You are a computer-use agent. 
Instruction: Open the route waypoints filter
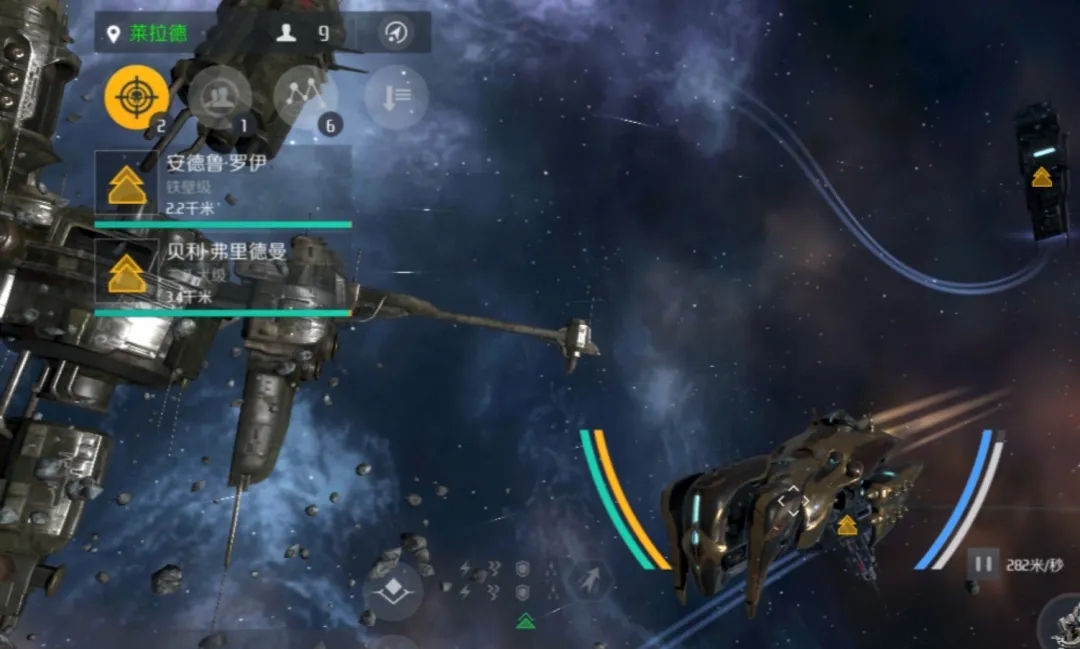click(304, 97)
